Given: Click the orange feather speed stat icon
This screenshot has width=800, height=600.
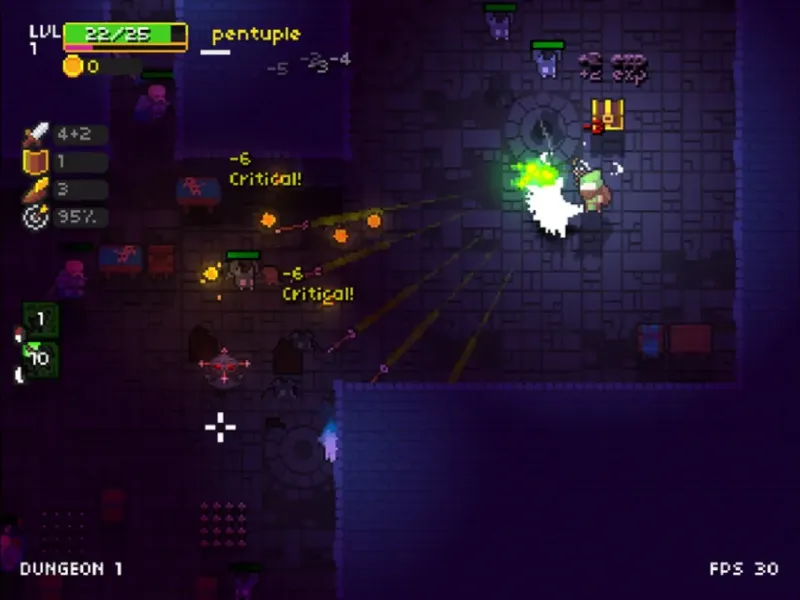Looking at the screenshot, I should point(36,189).
